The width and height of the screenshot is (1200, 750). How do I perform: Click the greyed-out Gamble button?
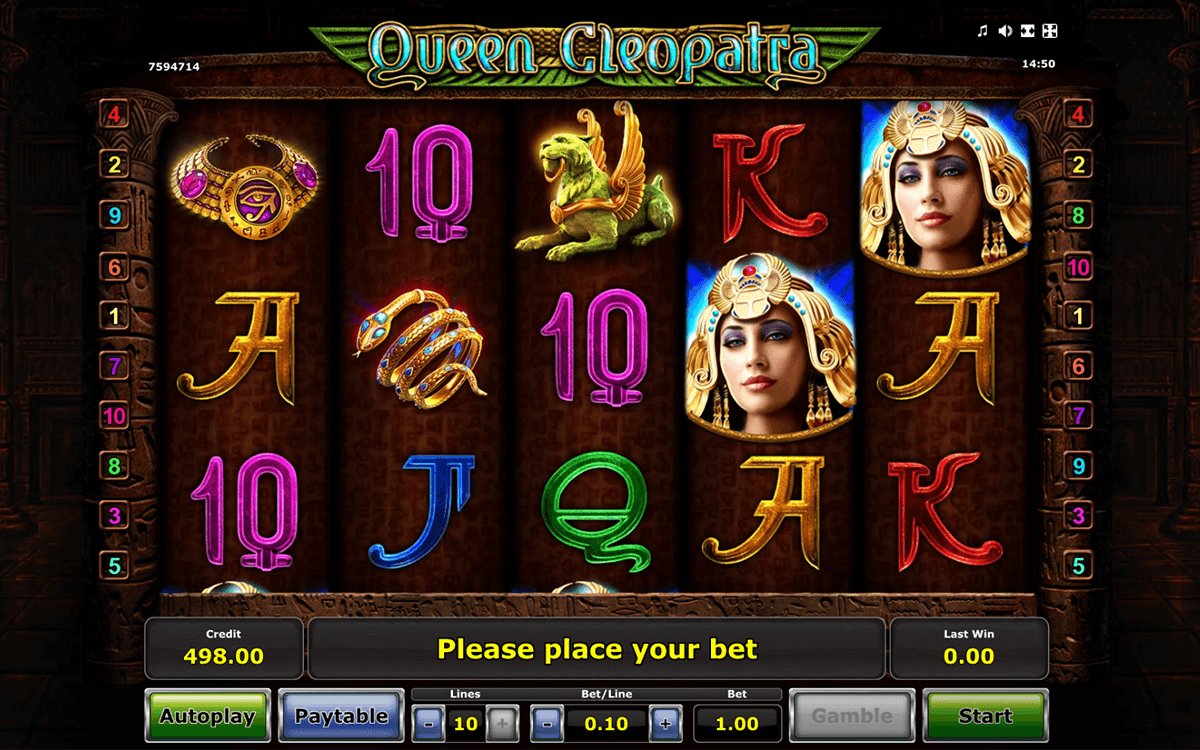(851, 716)
